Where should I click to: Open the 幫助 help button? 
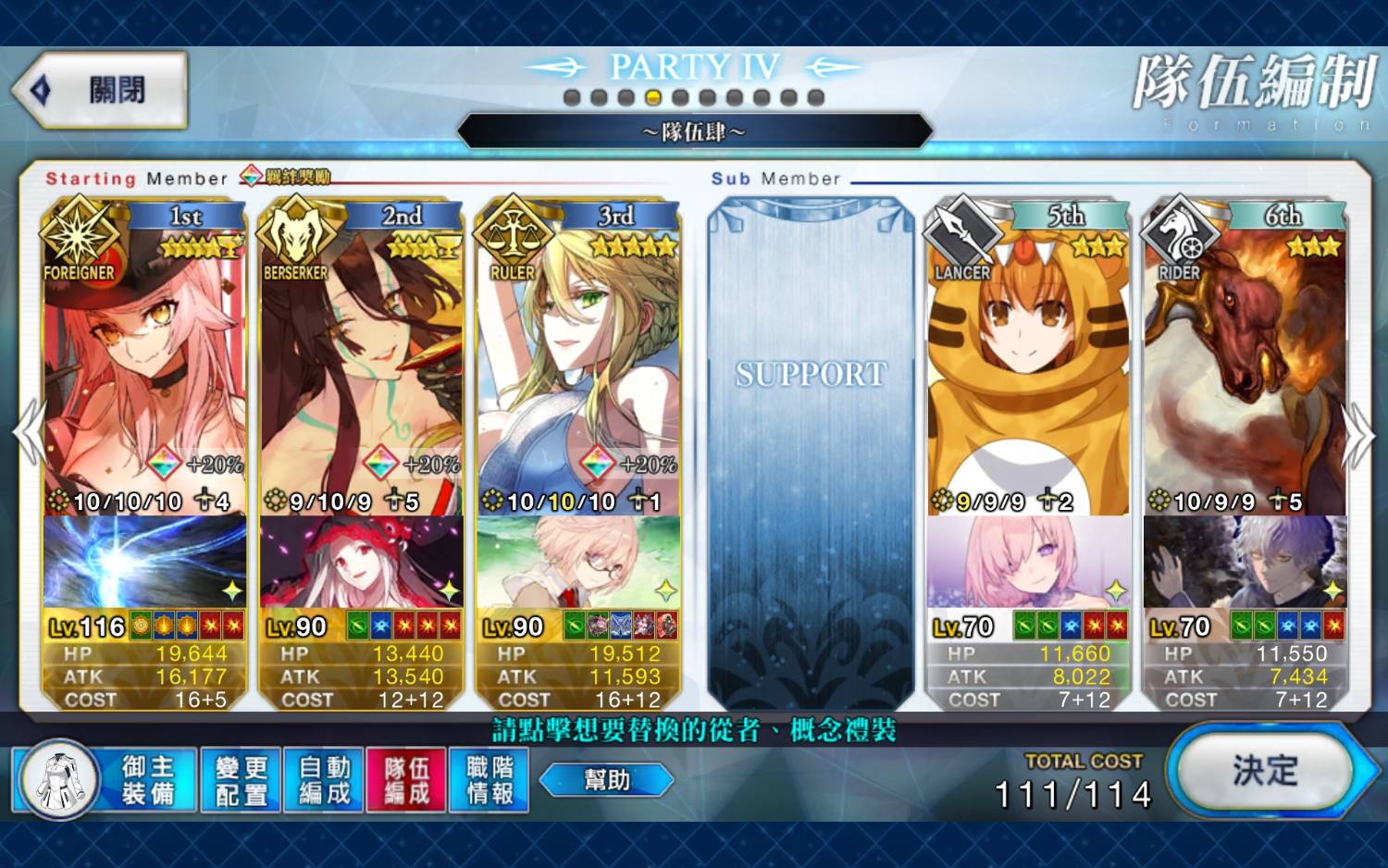pyautogui.click(x=606, y=780)
